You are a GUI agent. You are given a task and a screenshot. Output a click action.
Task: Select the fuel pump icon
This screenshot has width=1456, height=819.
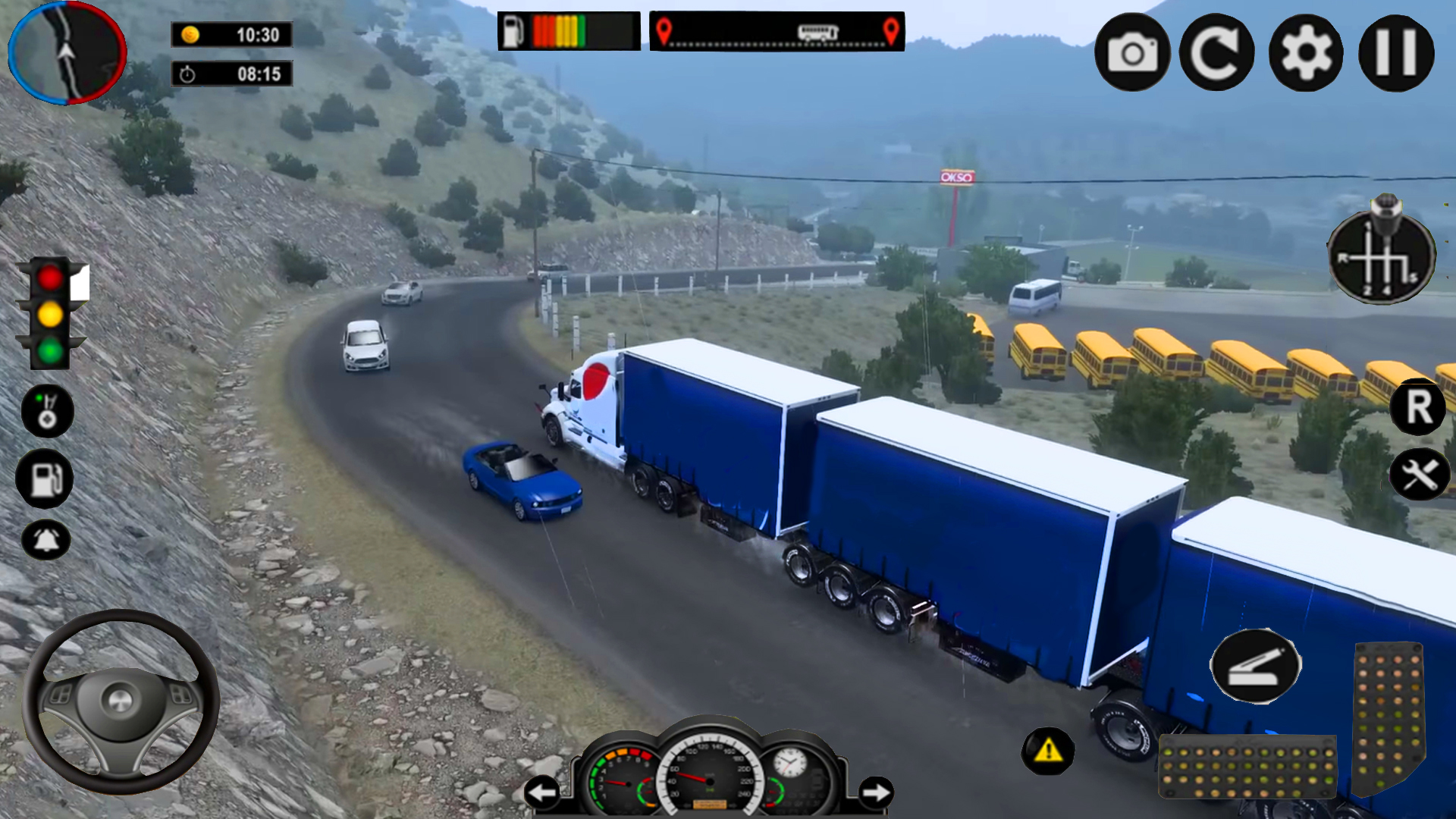(x=45, y=478)
